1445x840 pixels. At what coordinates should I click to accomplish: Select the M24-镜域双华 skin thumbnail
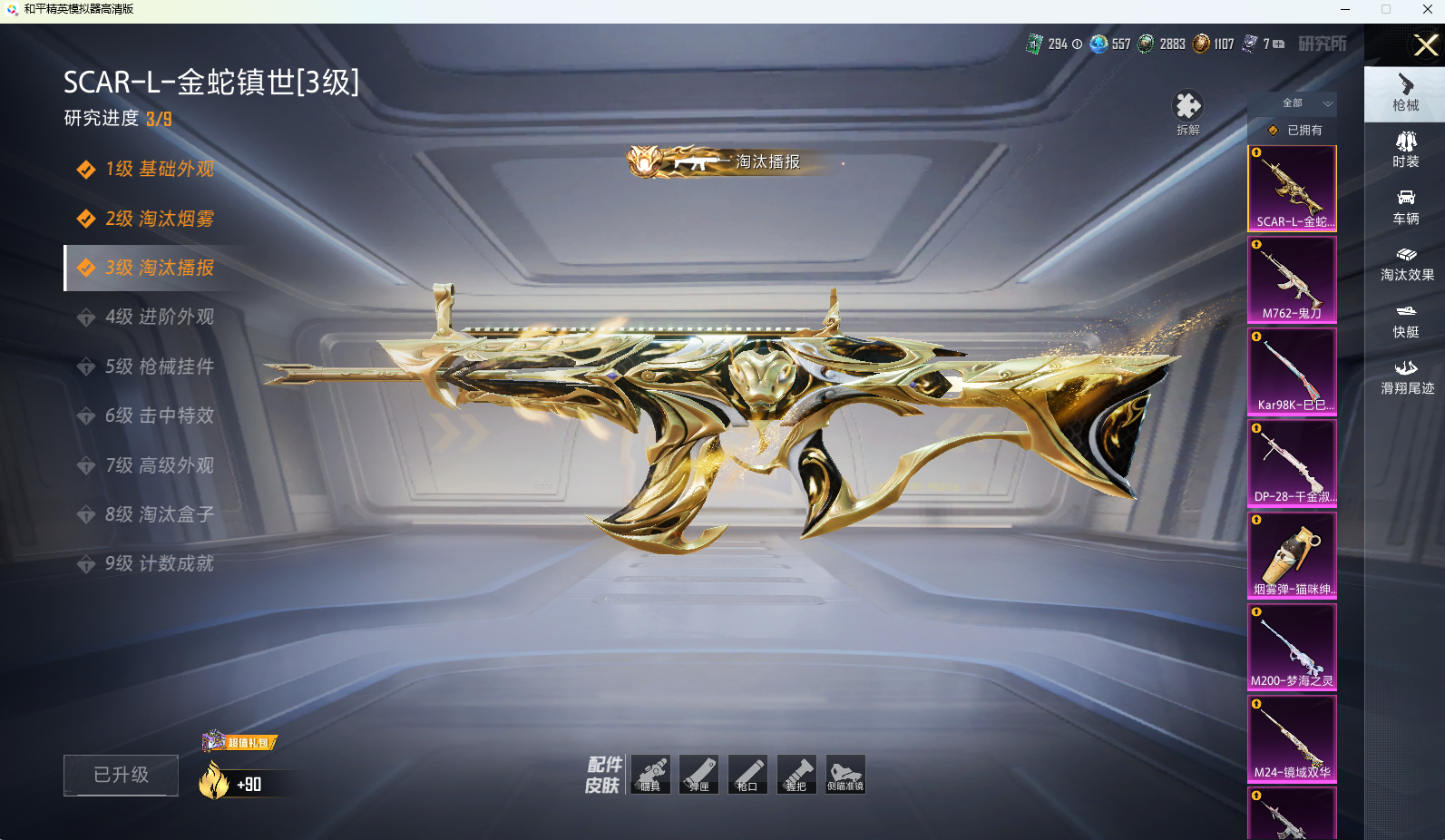pos(1292,738)
